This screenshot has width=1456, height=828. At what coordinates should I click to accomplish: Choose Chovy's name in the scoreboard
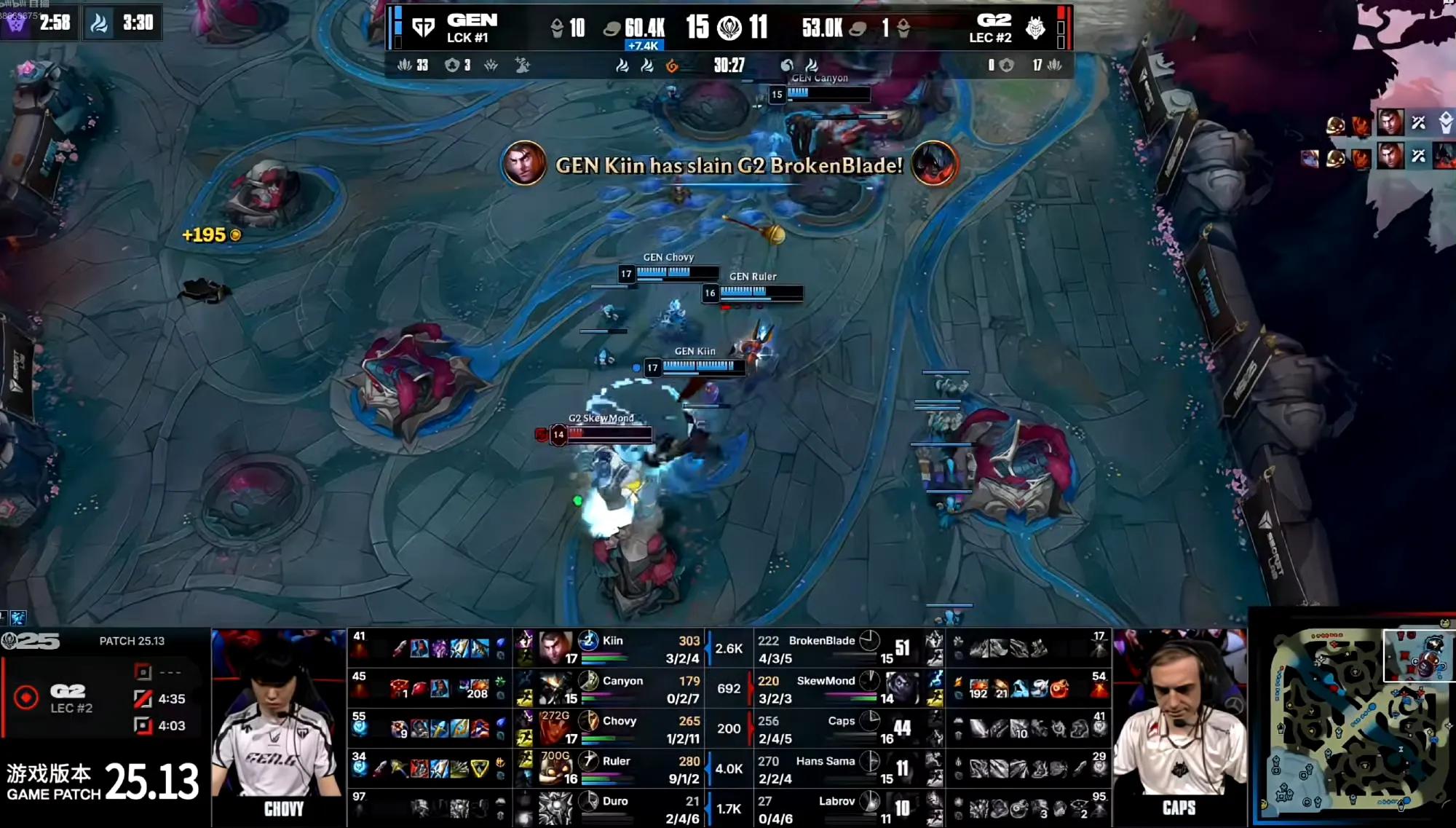[620, 721]
